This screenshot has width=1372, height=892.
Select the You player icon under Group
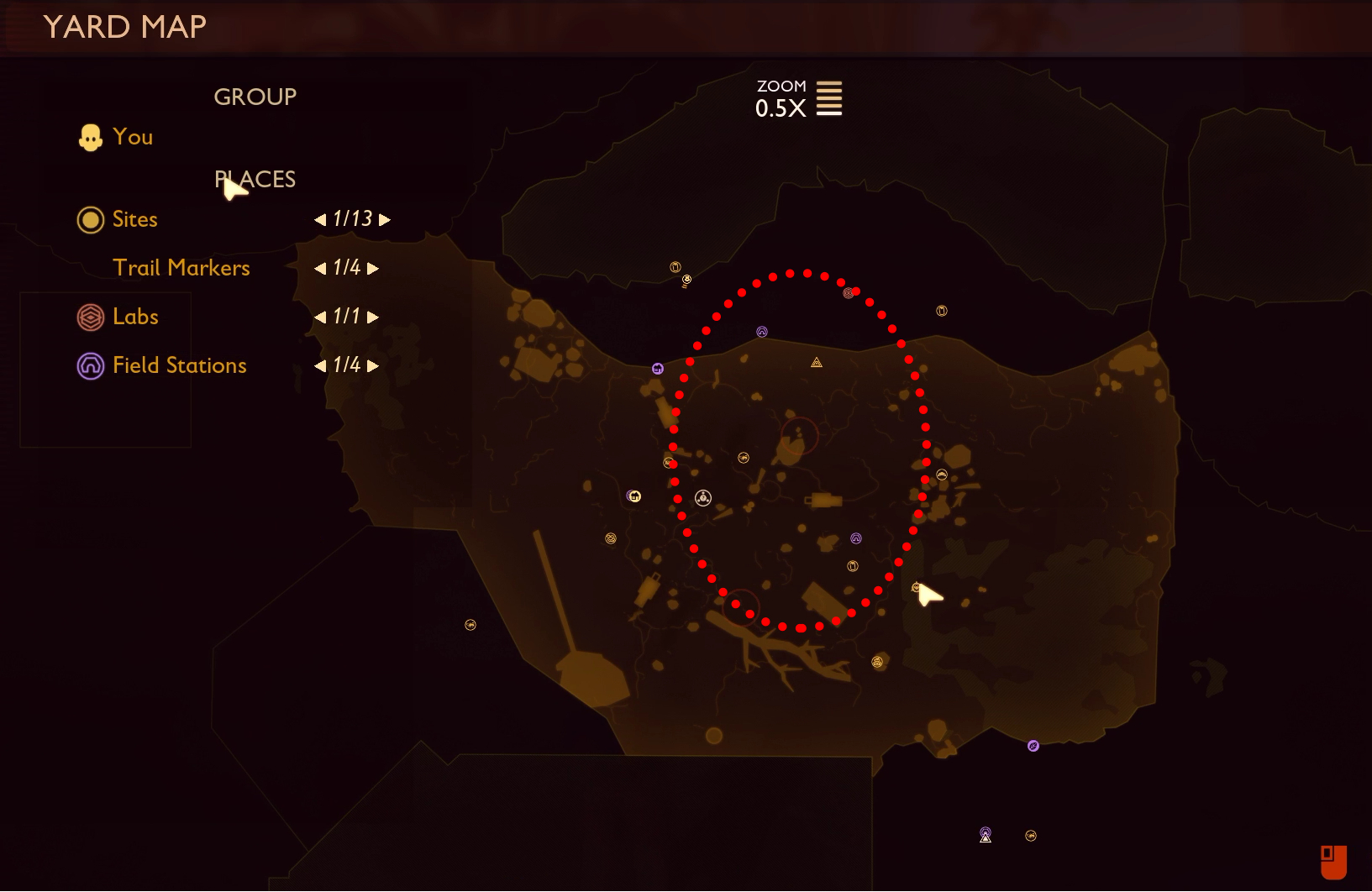(92, 136)
